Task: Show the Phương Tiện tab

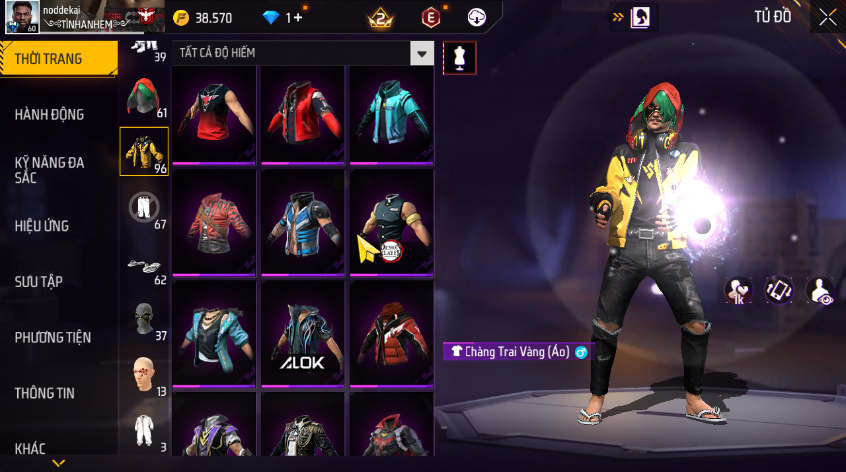Action: click(x=52, y=337)
